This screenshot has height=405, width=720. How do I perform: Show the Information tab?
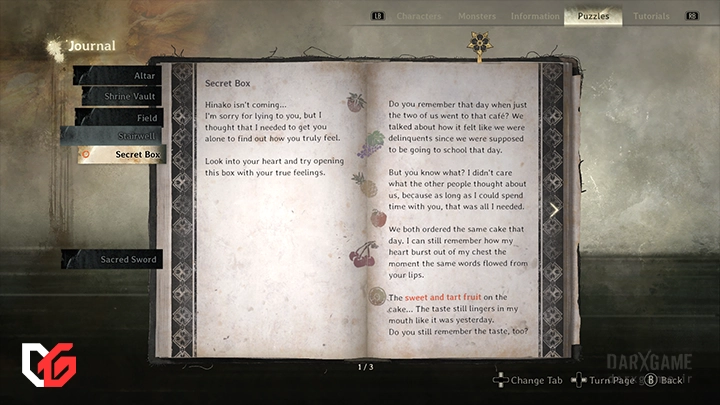[x=535, y=16]
